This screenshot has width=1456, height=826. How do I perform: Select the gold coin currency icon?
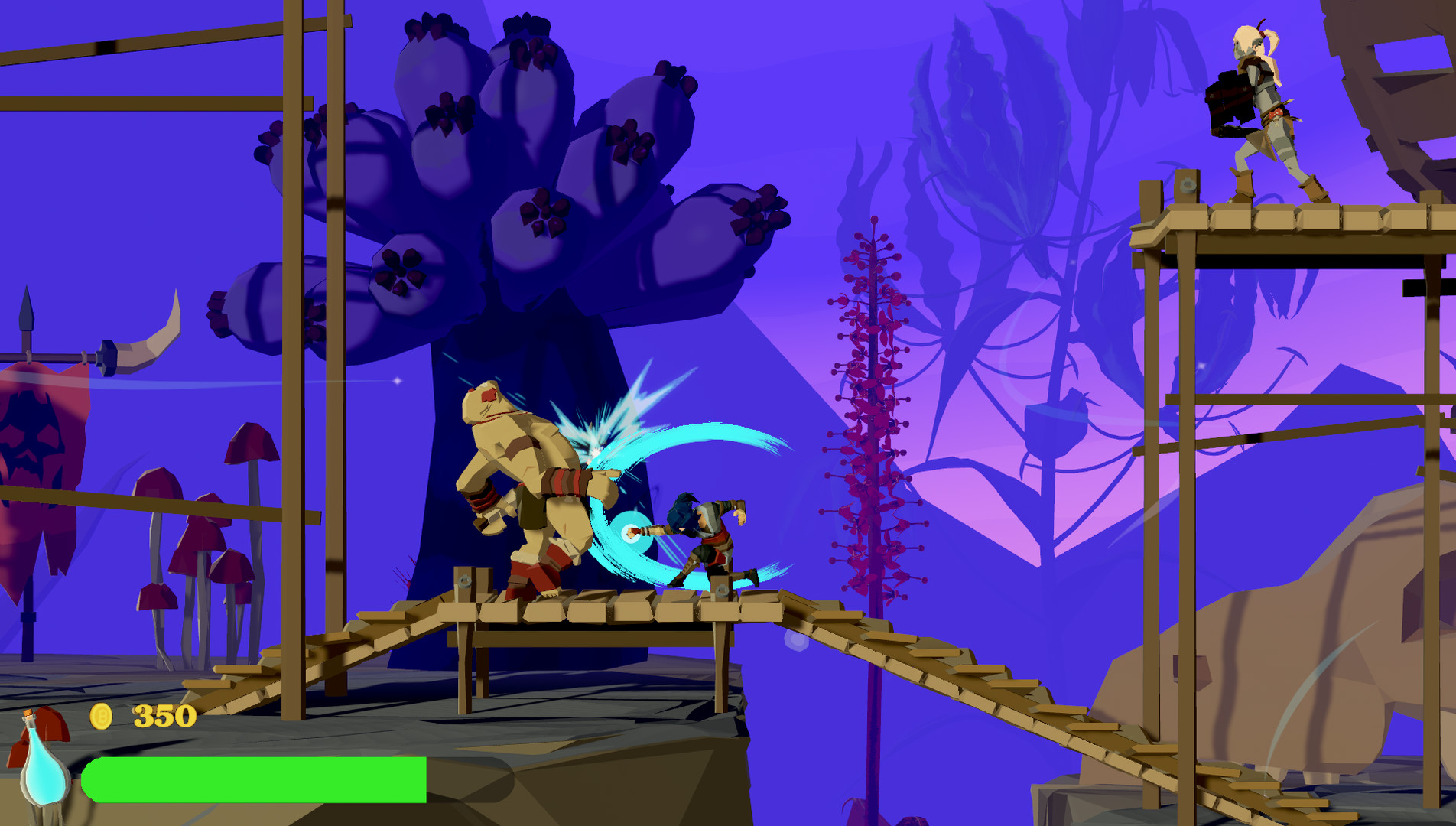pyautogui.click(x=100, y=717)
